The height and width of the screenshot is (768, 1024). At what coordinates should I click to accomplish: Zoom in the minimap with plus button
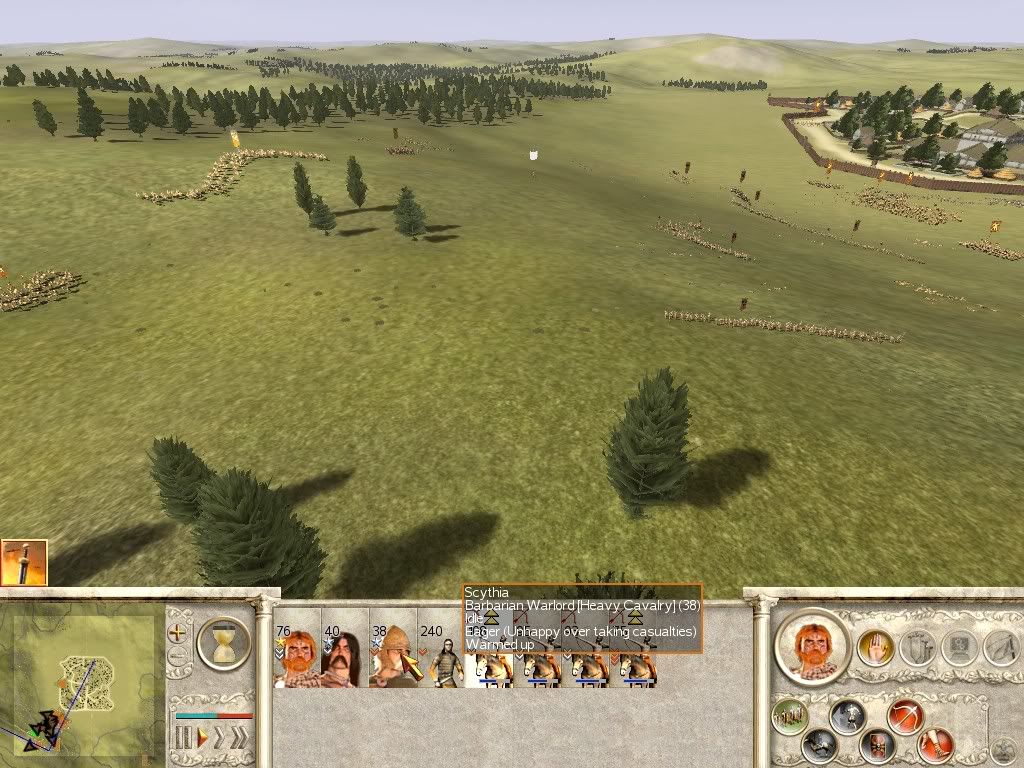click(179, 633)
